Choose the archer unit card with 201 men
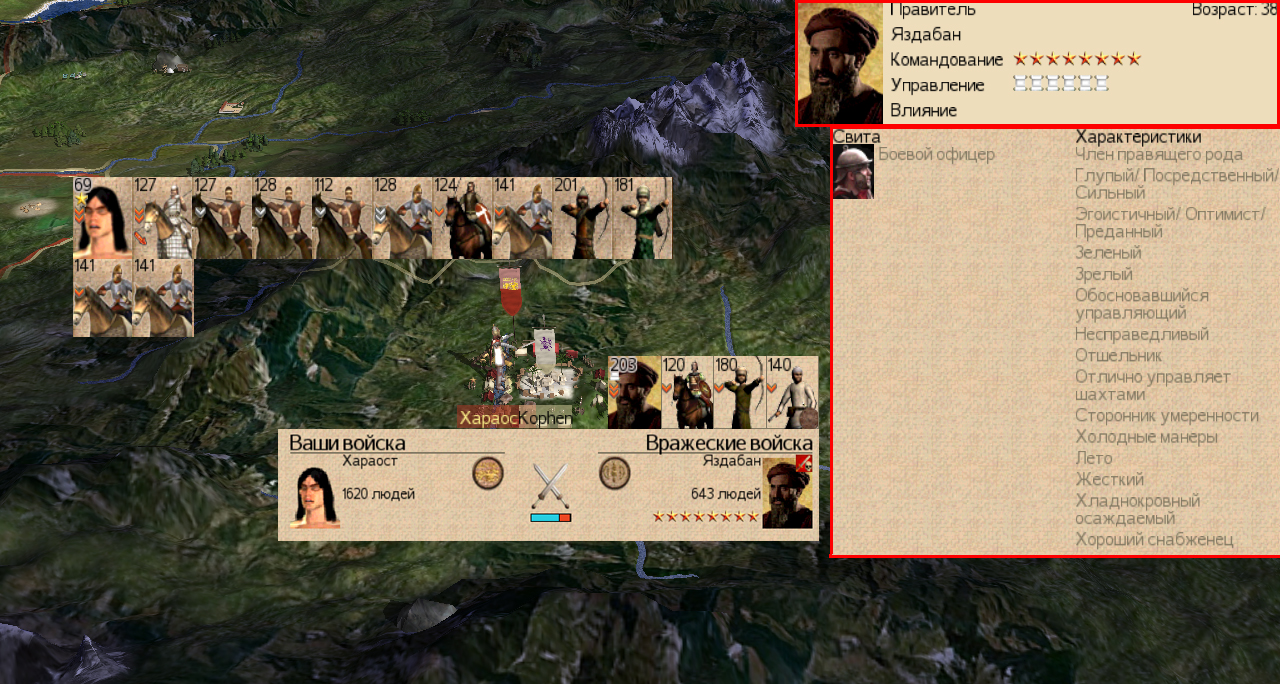 582,218
